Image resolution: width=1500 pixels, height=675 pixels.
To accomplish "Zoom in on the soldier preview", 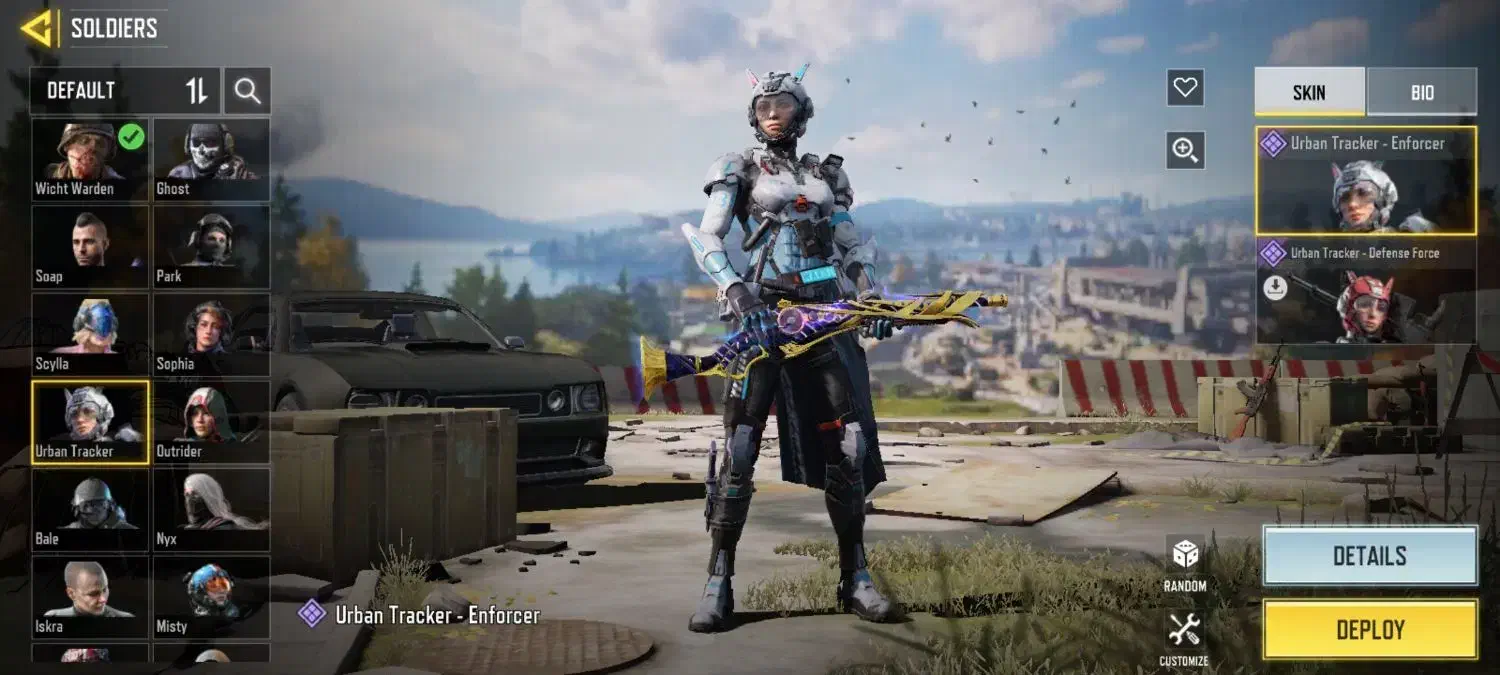I will click(x=1185, y=150).
